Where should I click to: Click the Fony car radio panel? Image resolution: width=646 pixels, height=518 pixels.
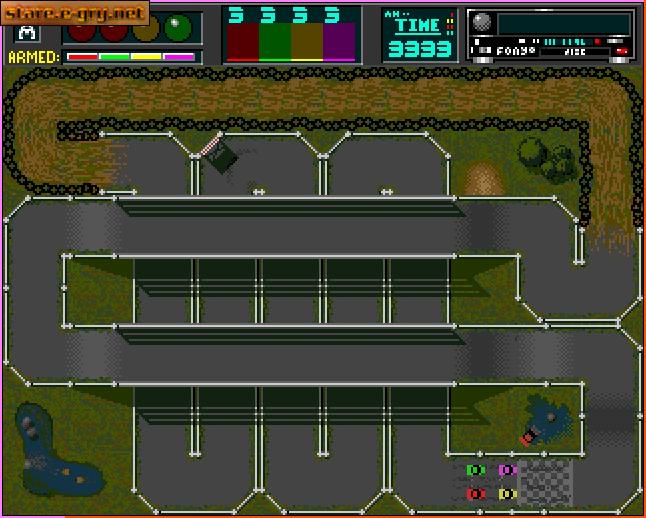tap(551, 34)
